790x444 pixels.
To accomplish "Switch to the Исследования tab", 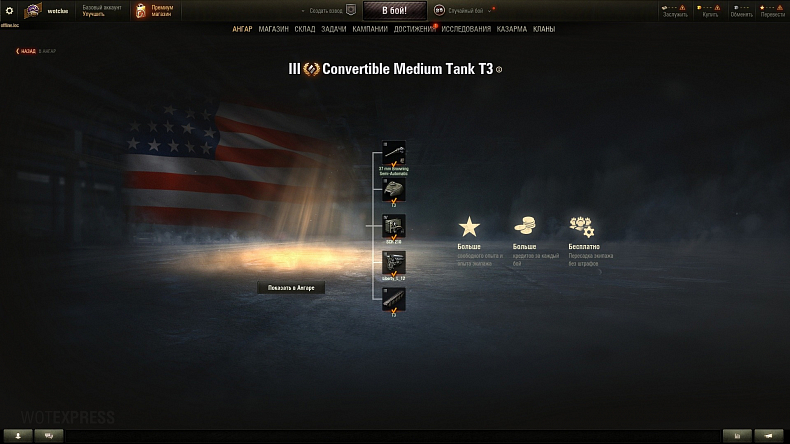I will [466, 29].
